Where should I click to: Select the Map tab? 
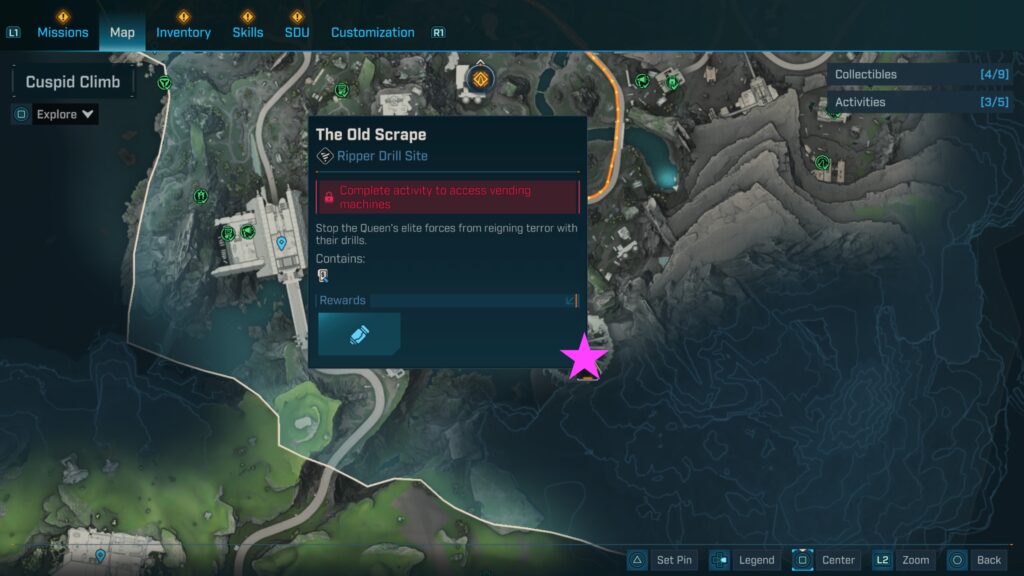122,32
